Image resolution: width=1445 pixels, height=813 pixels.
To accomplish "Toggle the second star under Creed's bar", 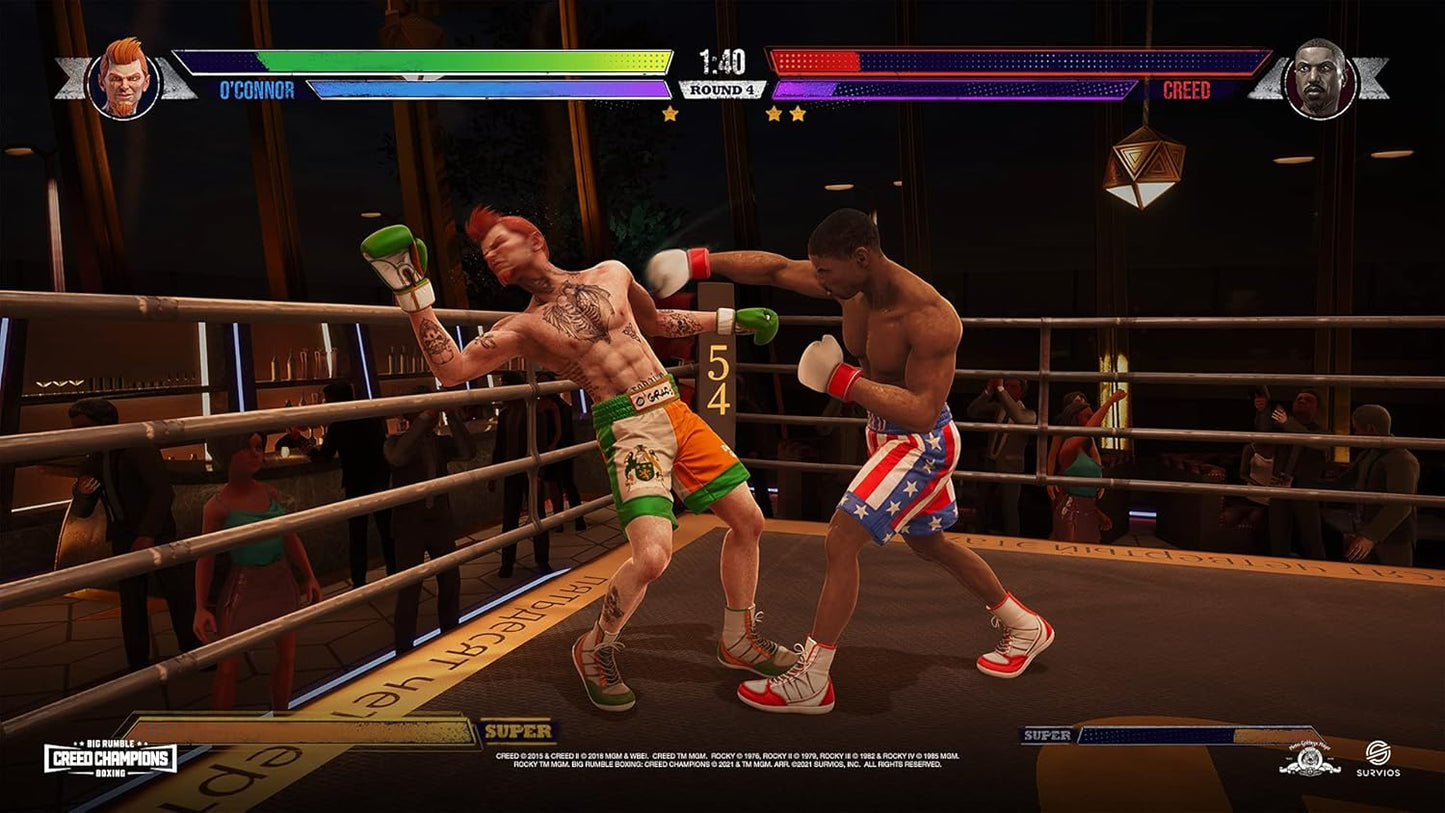I will click(x=798, y=113).
